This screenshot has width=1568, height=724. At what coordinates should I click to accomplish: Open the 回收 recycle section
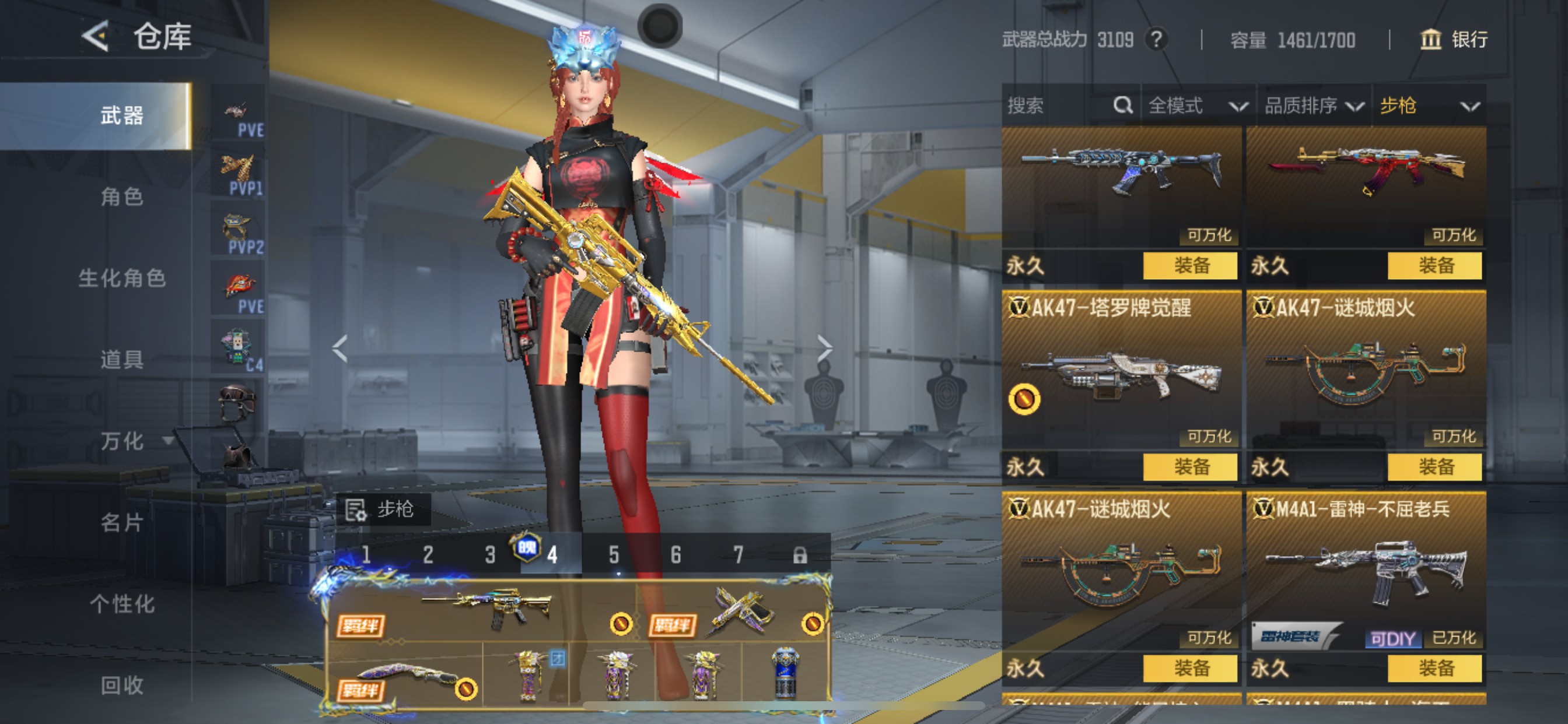122,686
